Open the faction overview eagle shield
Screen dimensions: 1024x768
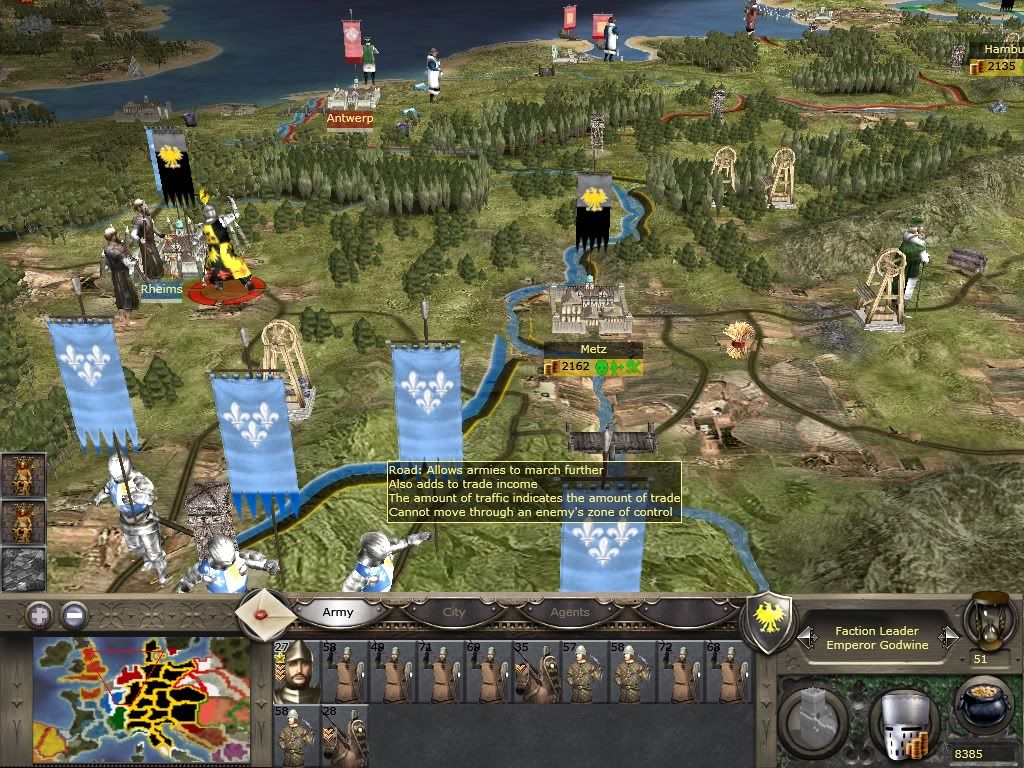[x=768, y=624]
